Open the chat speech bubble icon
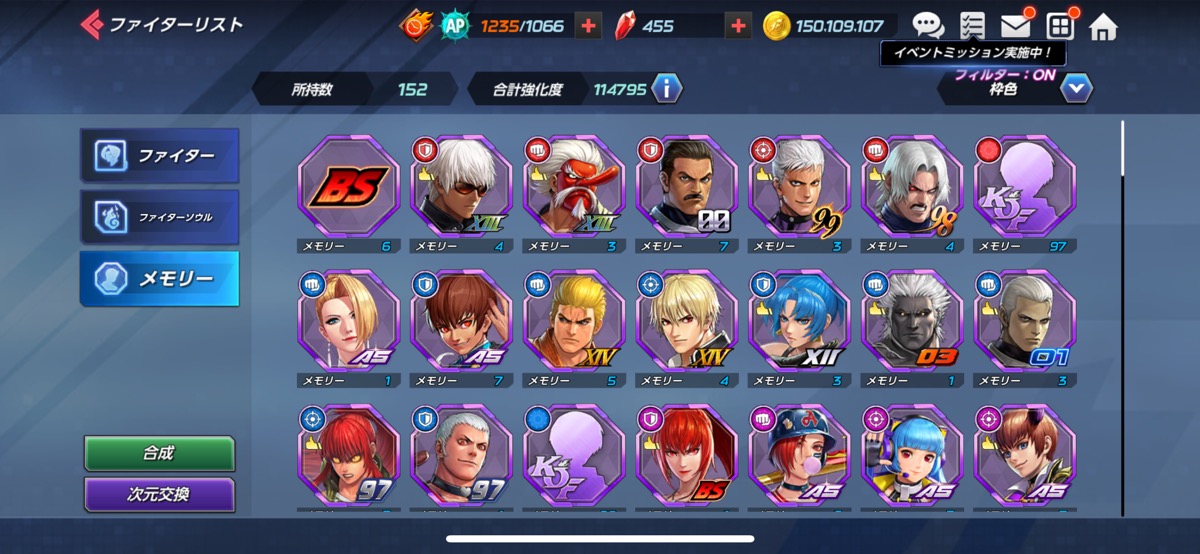The height and width of the screenshot is (554, 1200). pyautogui.click(x=928, y=26)
